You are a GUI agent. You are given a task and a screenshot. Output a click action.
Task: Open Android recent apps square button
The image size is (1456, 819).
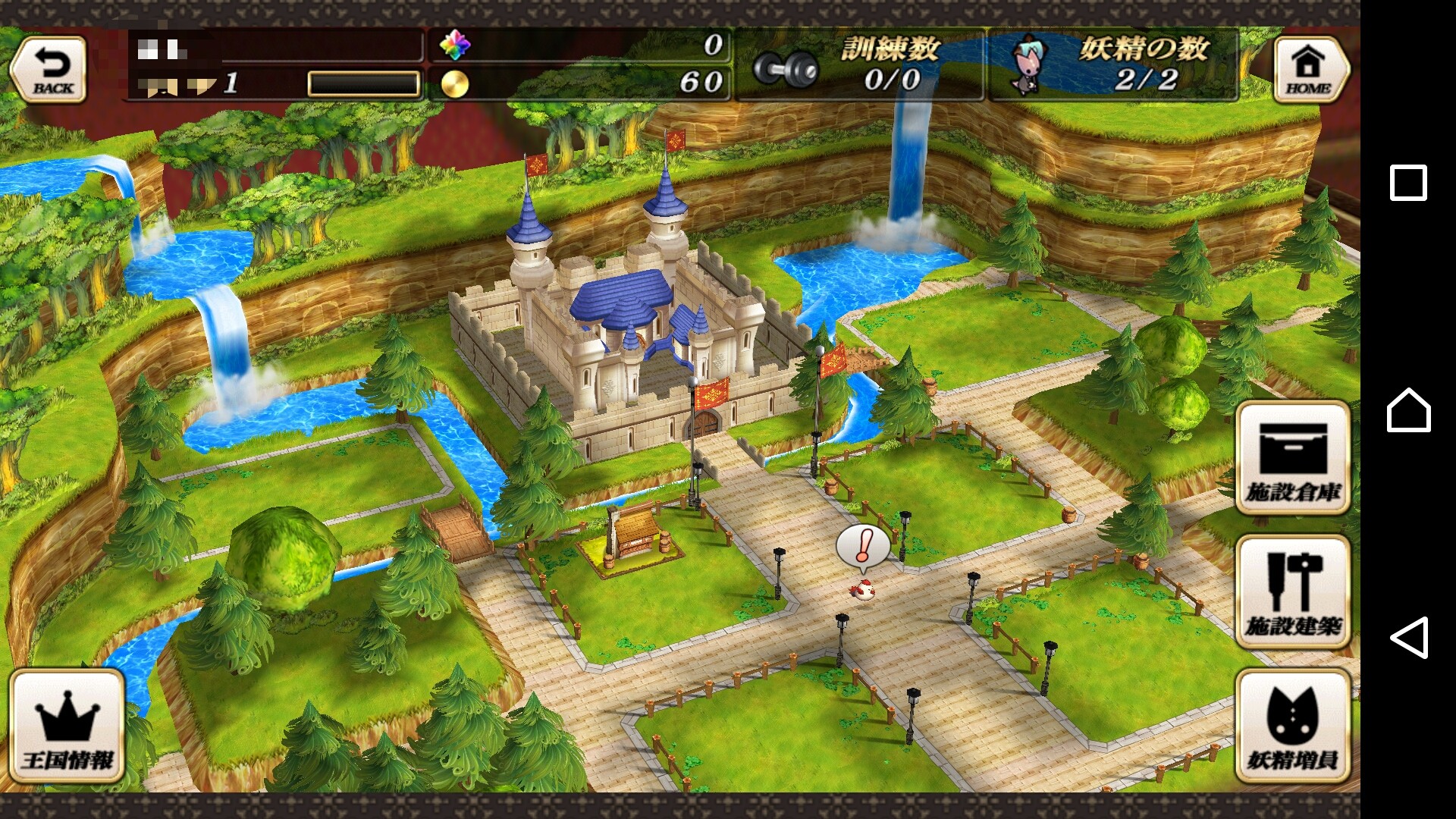point(1408,183)
